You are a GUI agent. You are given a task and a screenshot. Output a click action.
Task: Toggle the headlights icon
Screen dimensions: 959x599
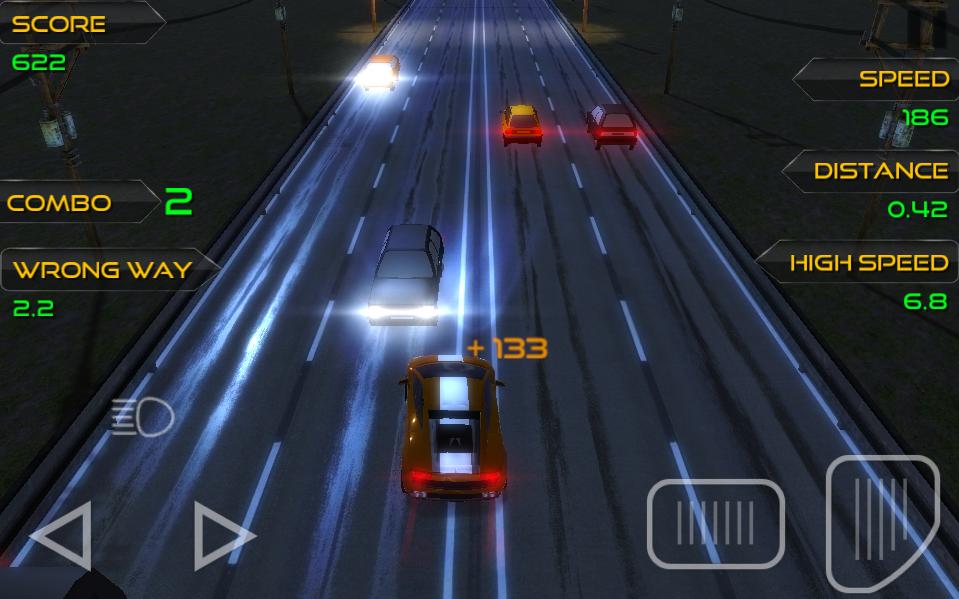(143, 417)
